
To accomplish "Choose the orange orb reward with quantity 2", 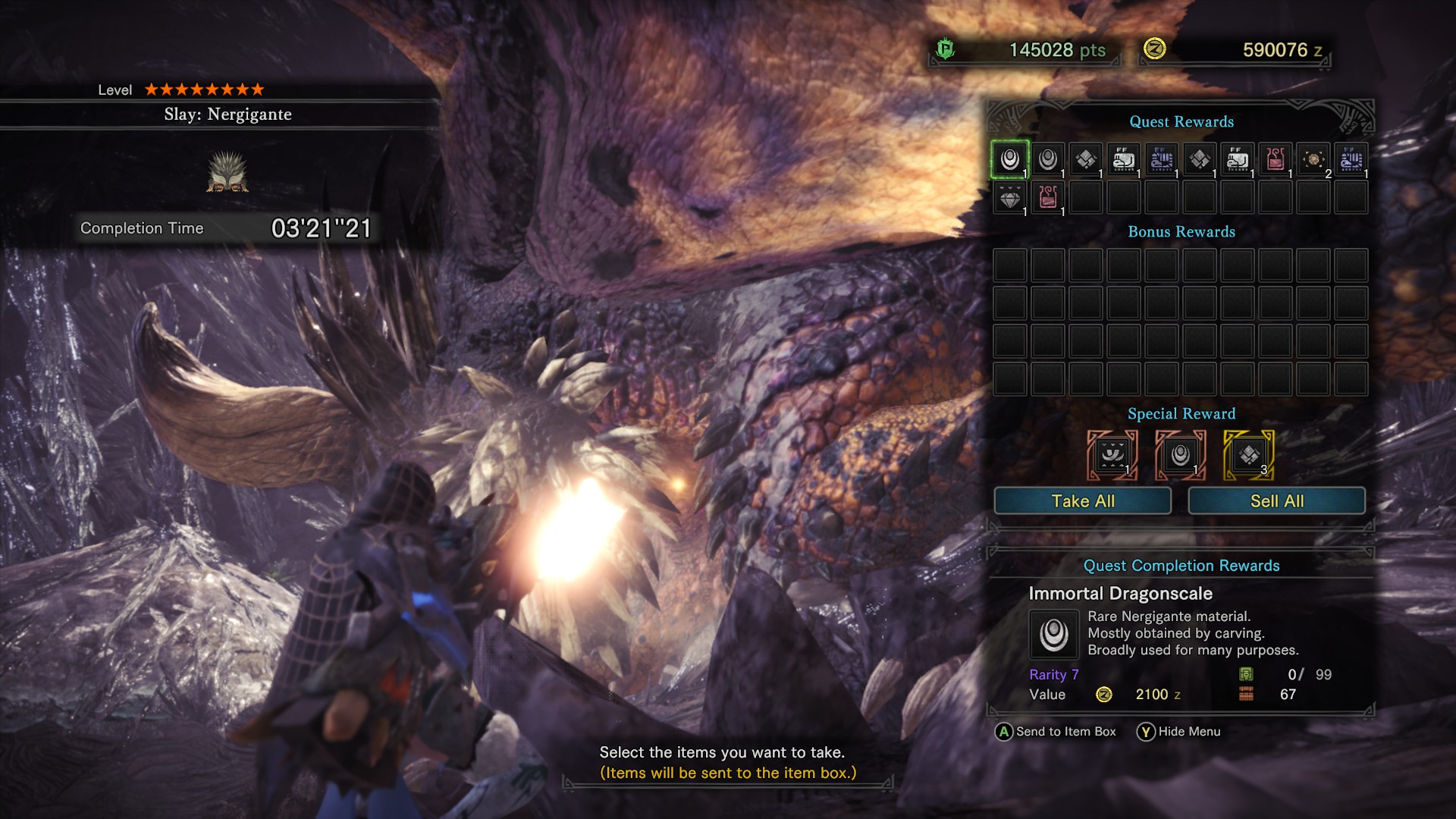I will click(x=1313, y=160).
